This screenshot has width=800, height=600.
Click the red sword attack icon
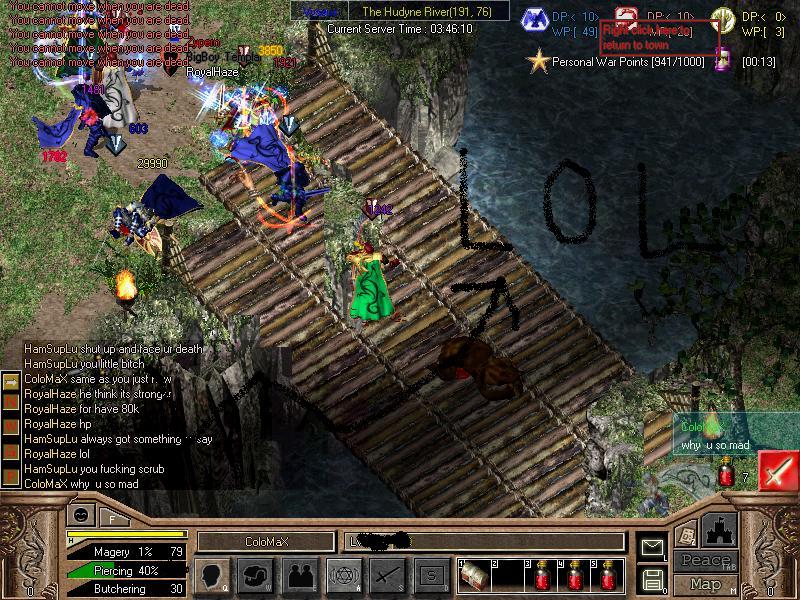tap(776, 472)
